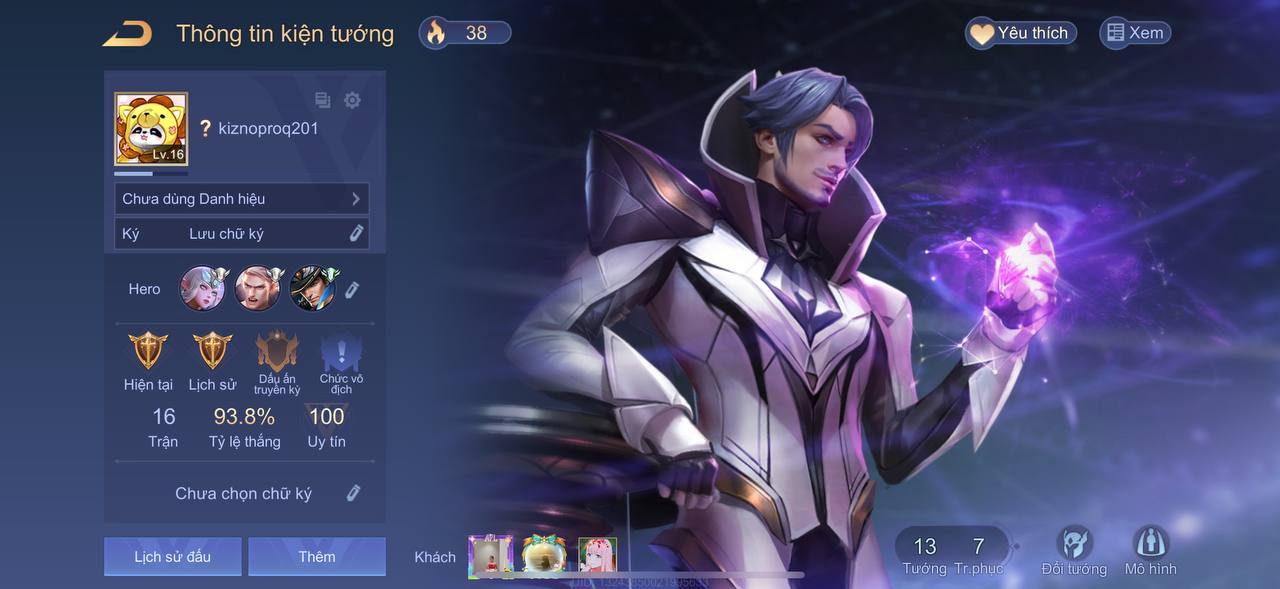Screen dimensions: 1280x589
Task: Select the pink-haired visitor avatar
Action: coord(597,555)
